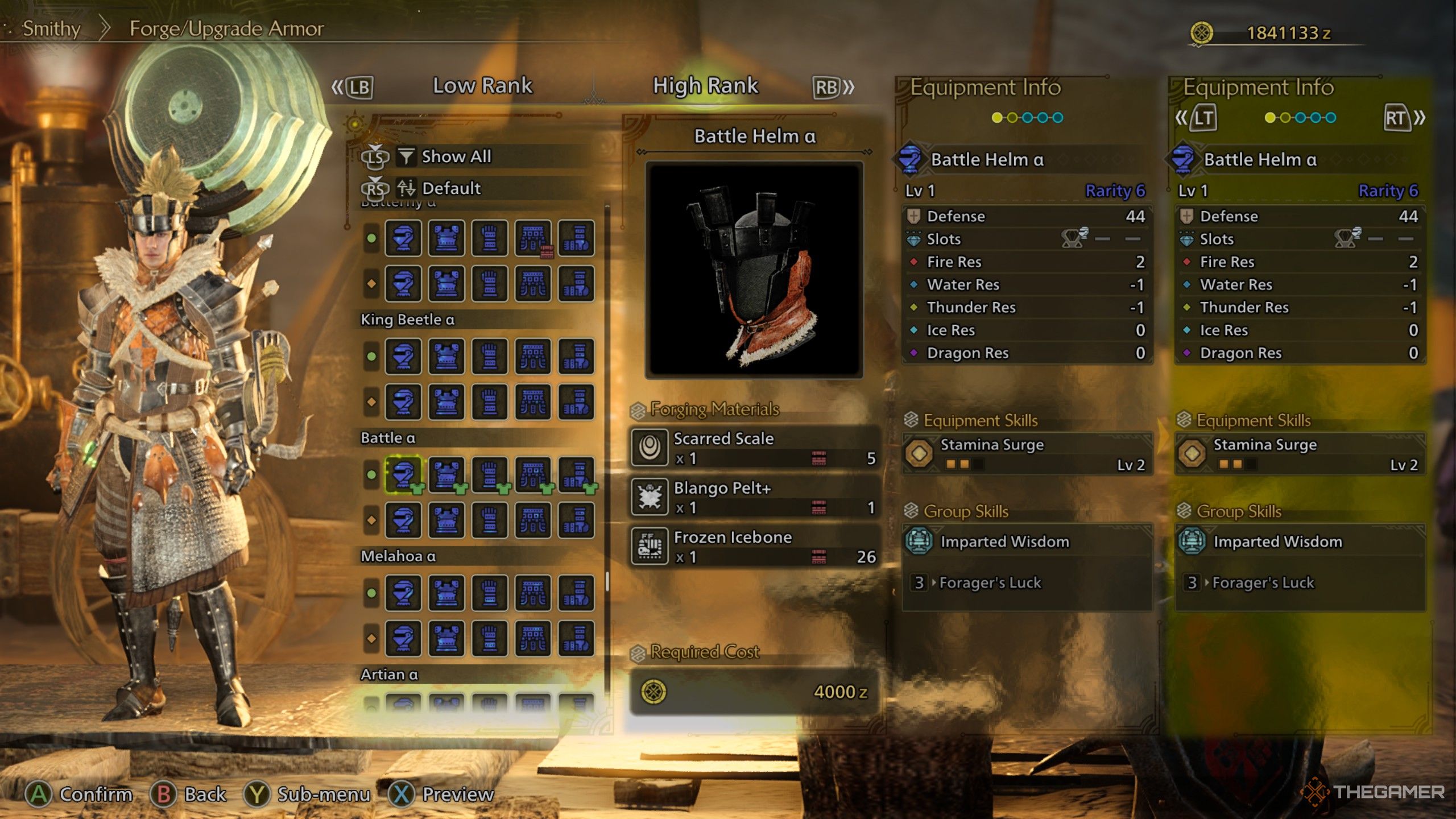This screenshot has height=819, width=1456.
Task: Select the Blango Pelt+ material row
Action: tap(754, 497)
